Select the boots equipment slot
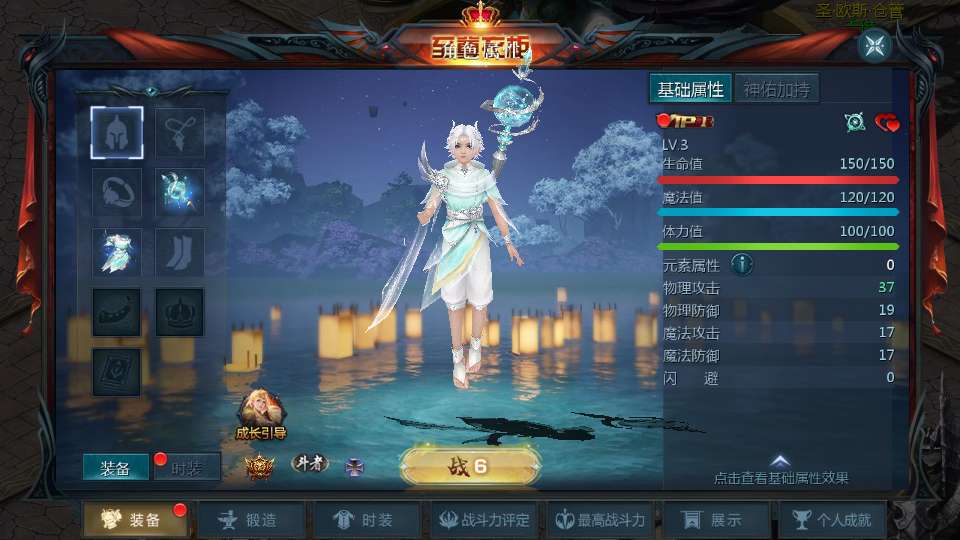Image resolution: width=960 pixels, height=540 pixels. (x=180, y=252)
